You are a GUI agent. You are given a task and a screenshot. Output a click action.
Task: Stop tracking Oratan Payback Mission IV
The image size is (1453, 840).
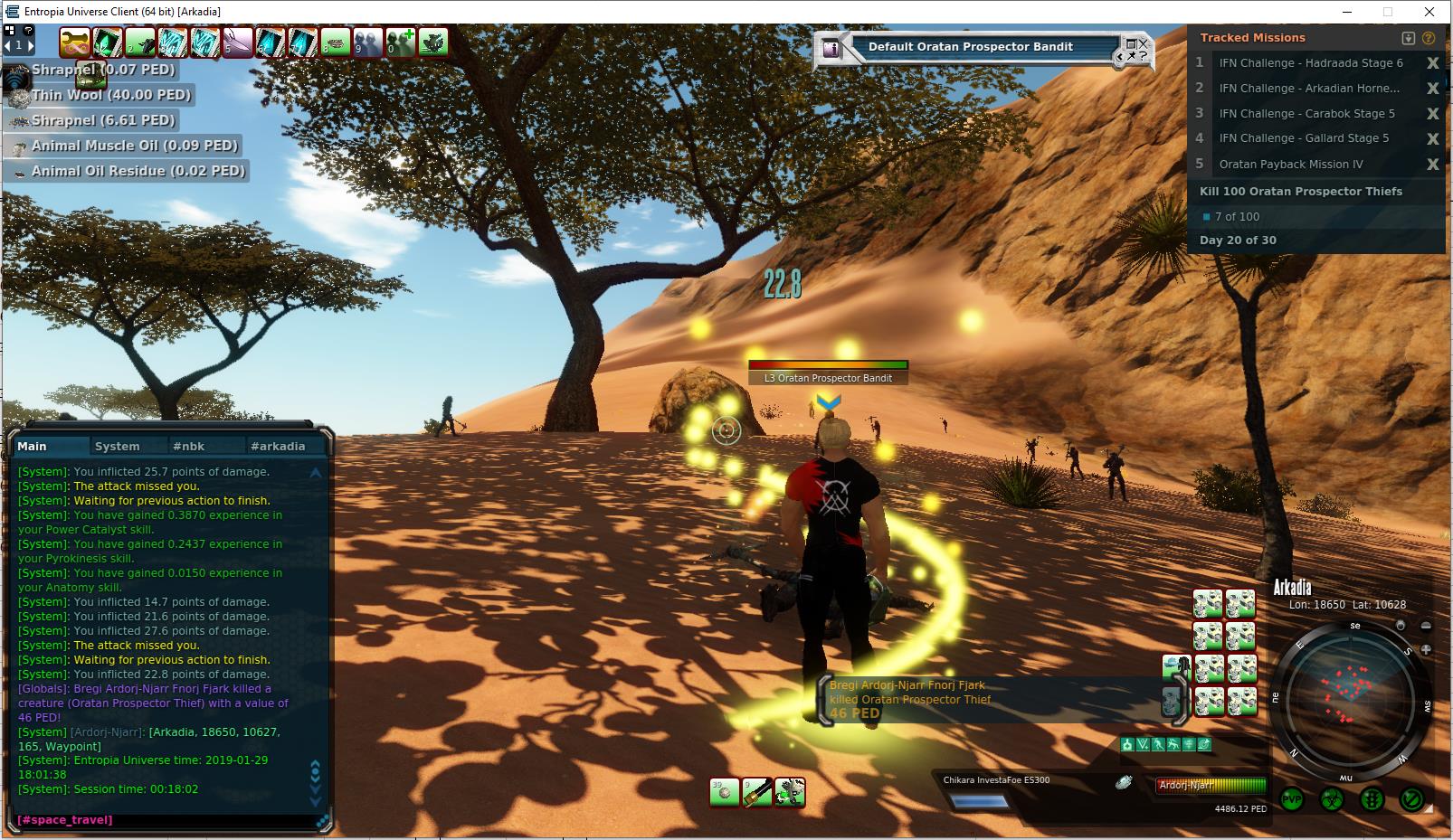(1432, 165)
